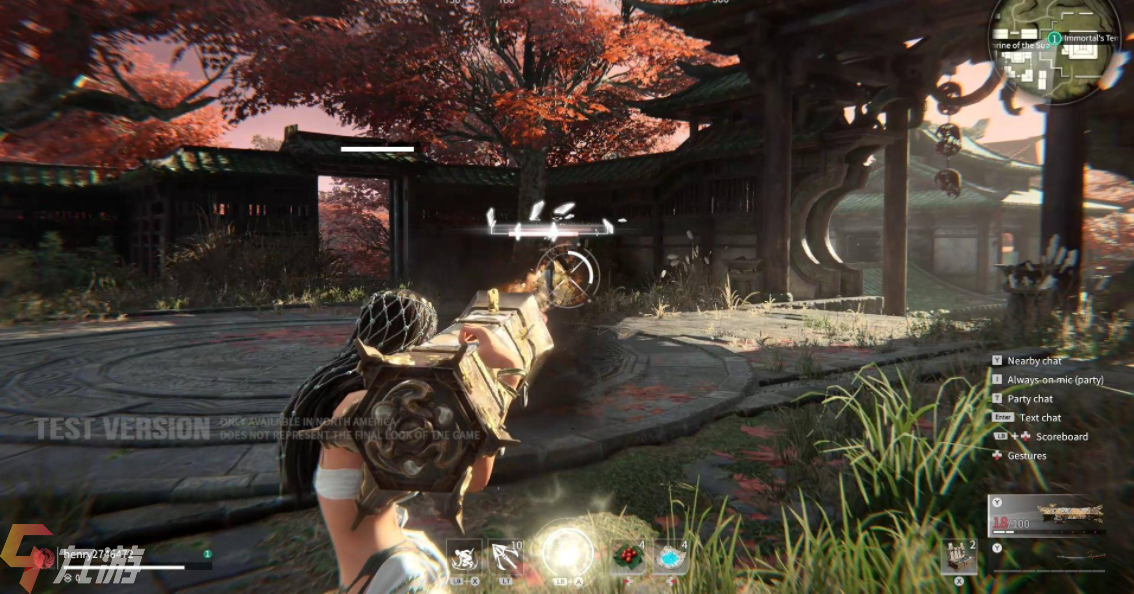The image size is (1134, 594).
Task: Select the repair kit box slot
Action: pos(958,557)
